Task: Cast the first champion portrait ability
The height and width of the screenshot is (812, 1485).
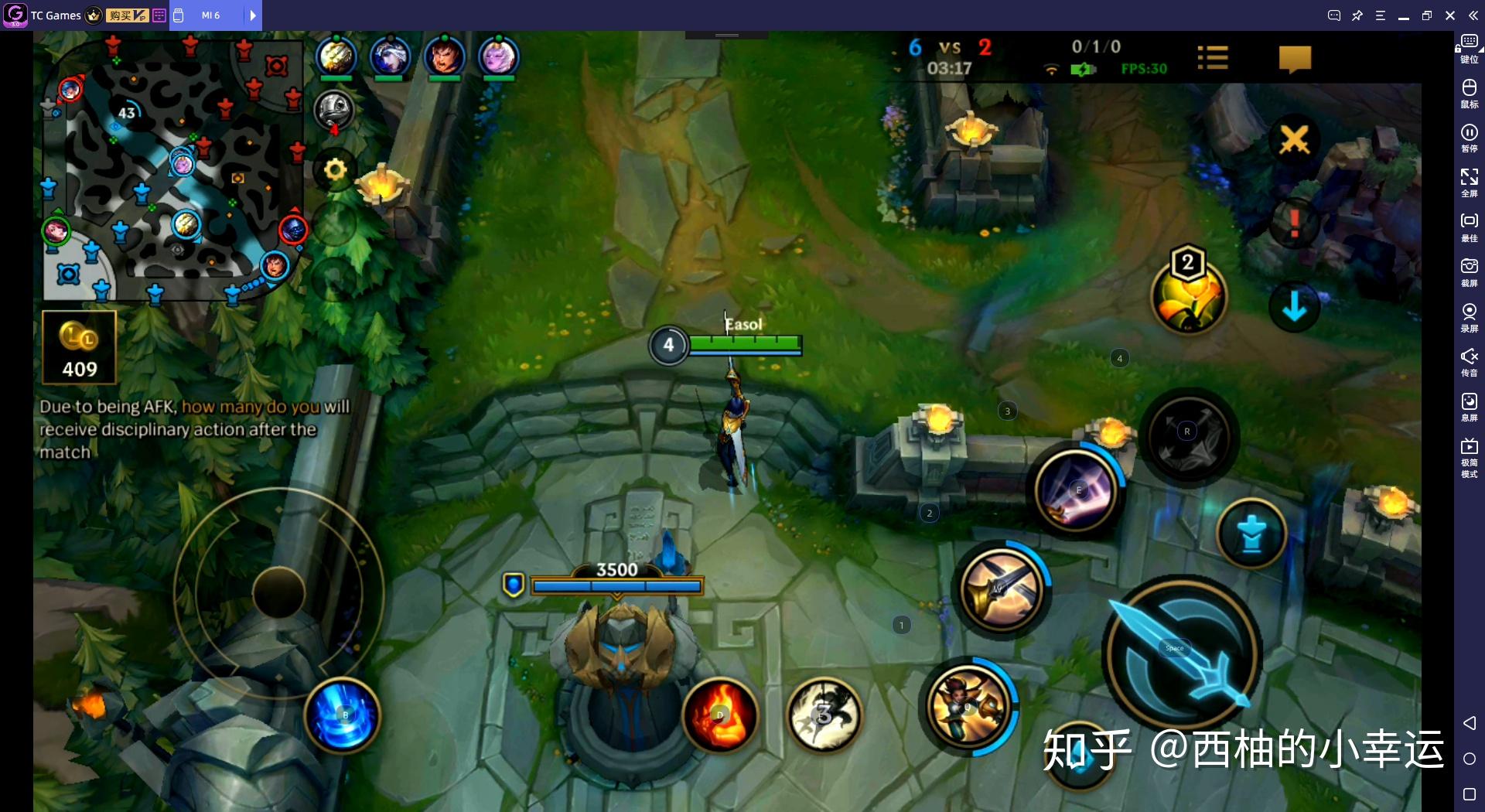Action: click(x=968, y=706)
